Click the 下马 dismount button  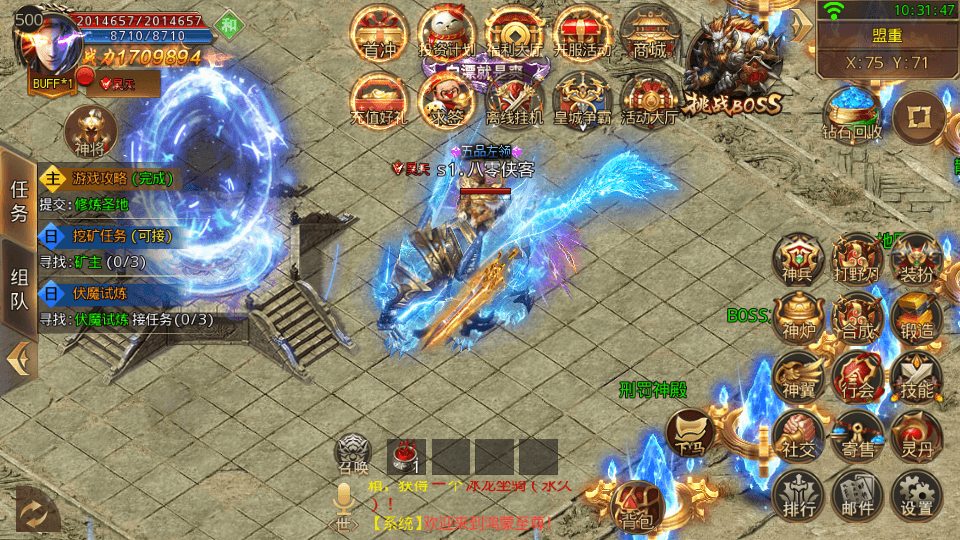[692, 434]
